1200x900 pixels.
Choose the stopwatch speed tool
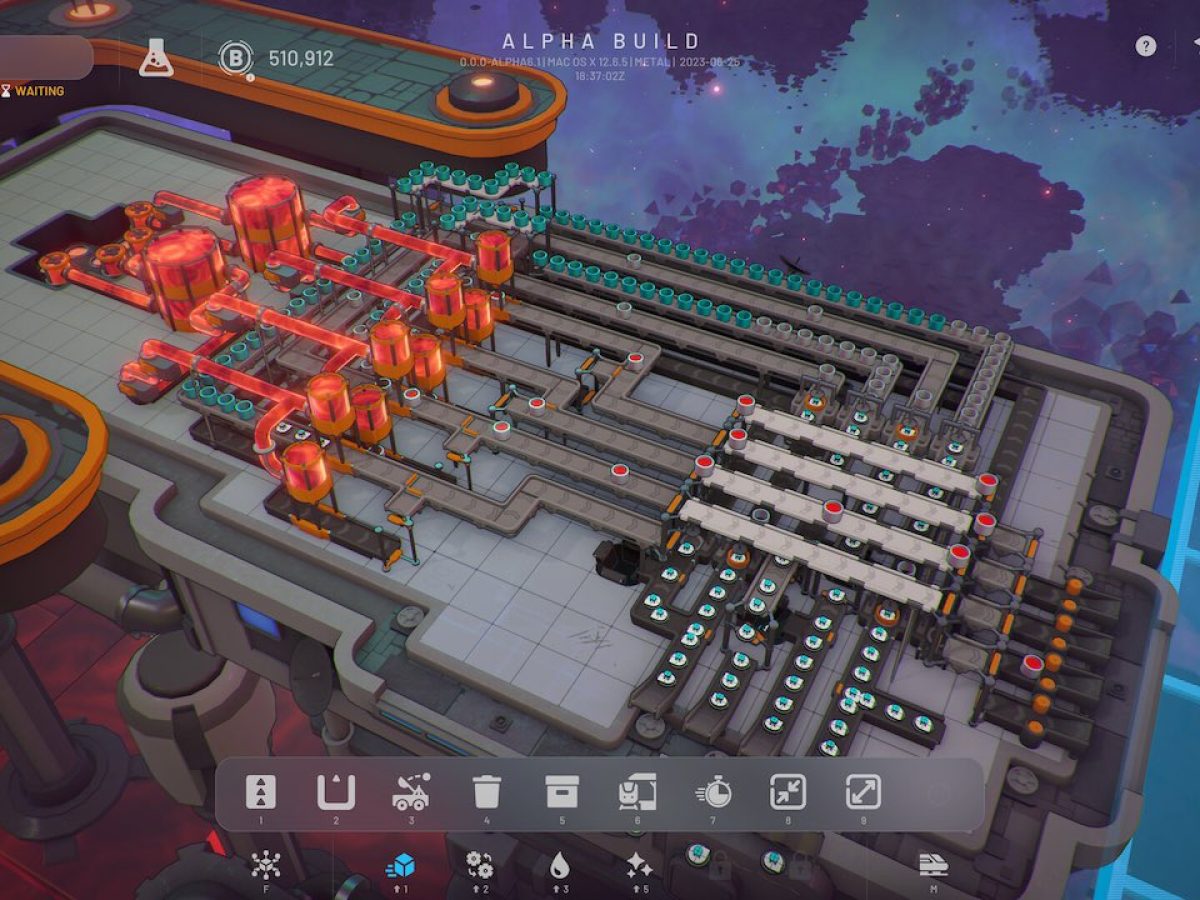coord(713,793)
